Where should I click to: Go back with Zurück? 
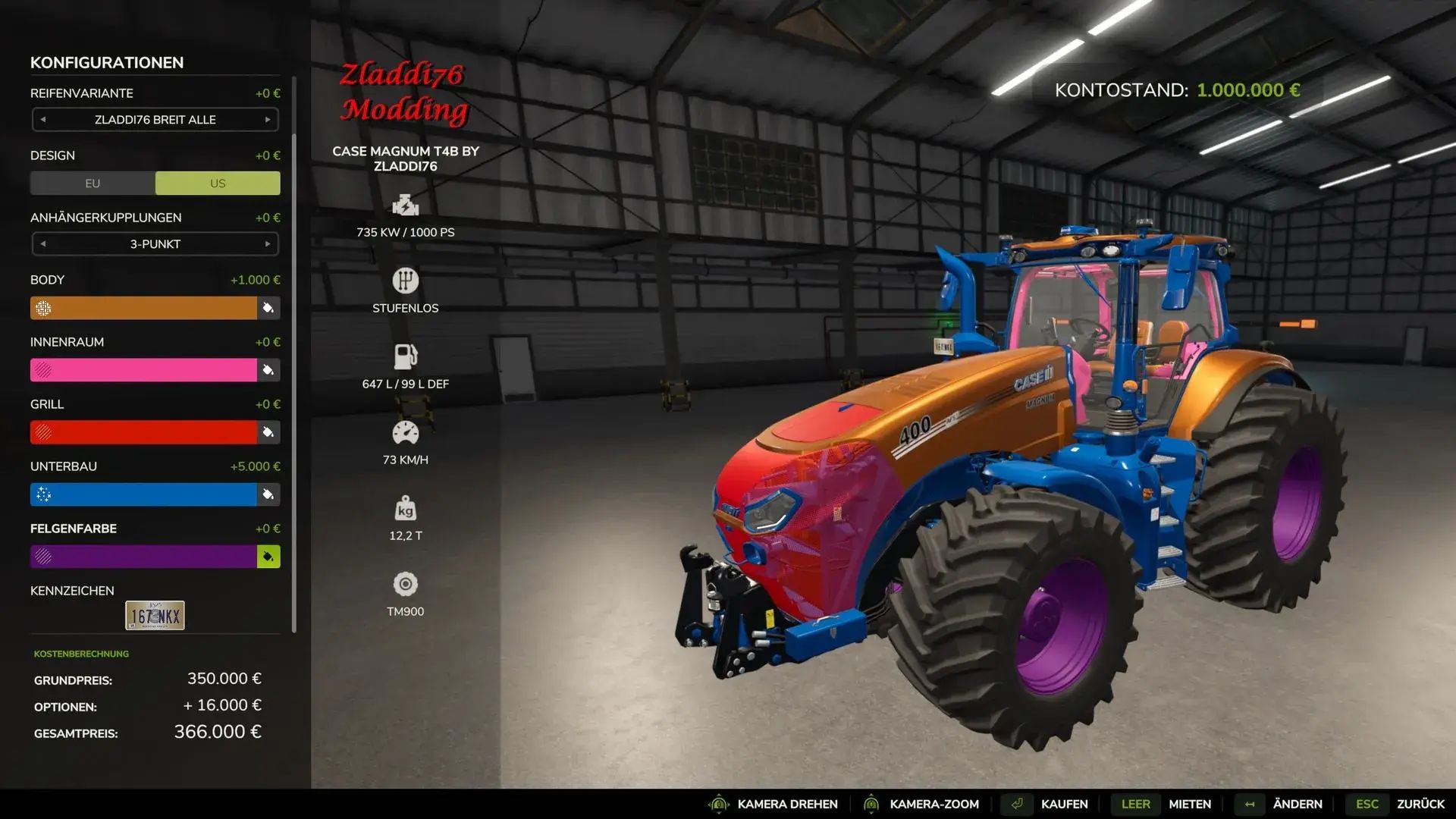pyautogui.click(x=1420, y=804)
